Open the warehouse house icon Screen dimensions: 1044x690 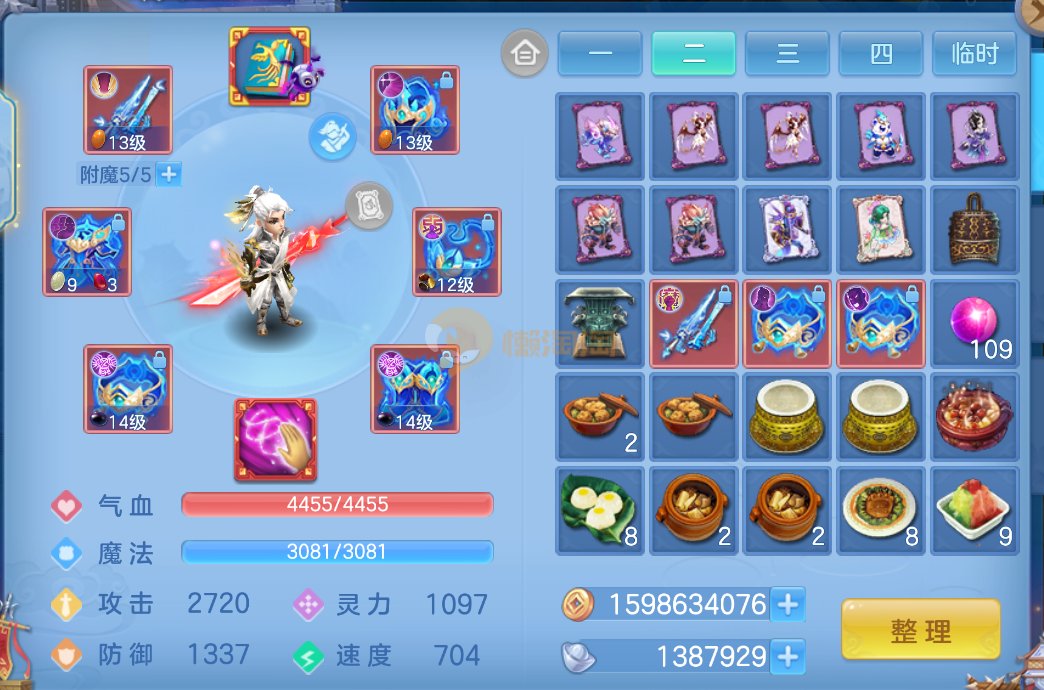coord(524,53)
